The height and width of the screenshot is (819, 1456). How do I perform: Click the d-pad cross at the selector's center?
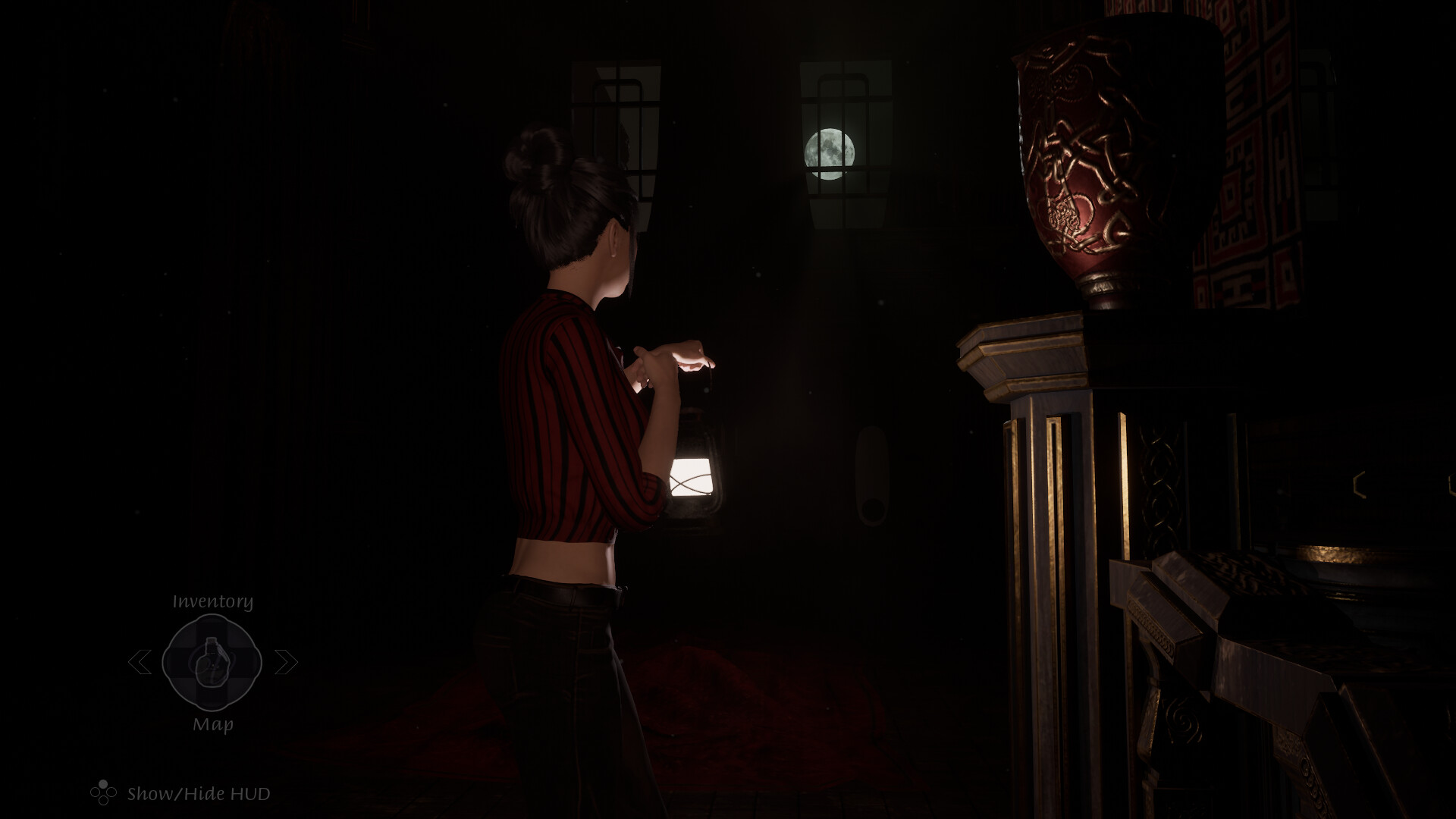[212, 663]
